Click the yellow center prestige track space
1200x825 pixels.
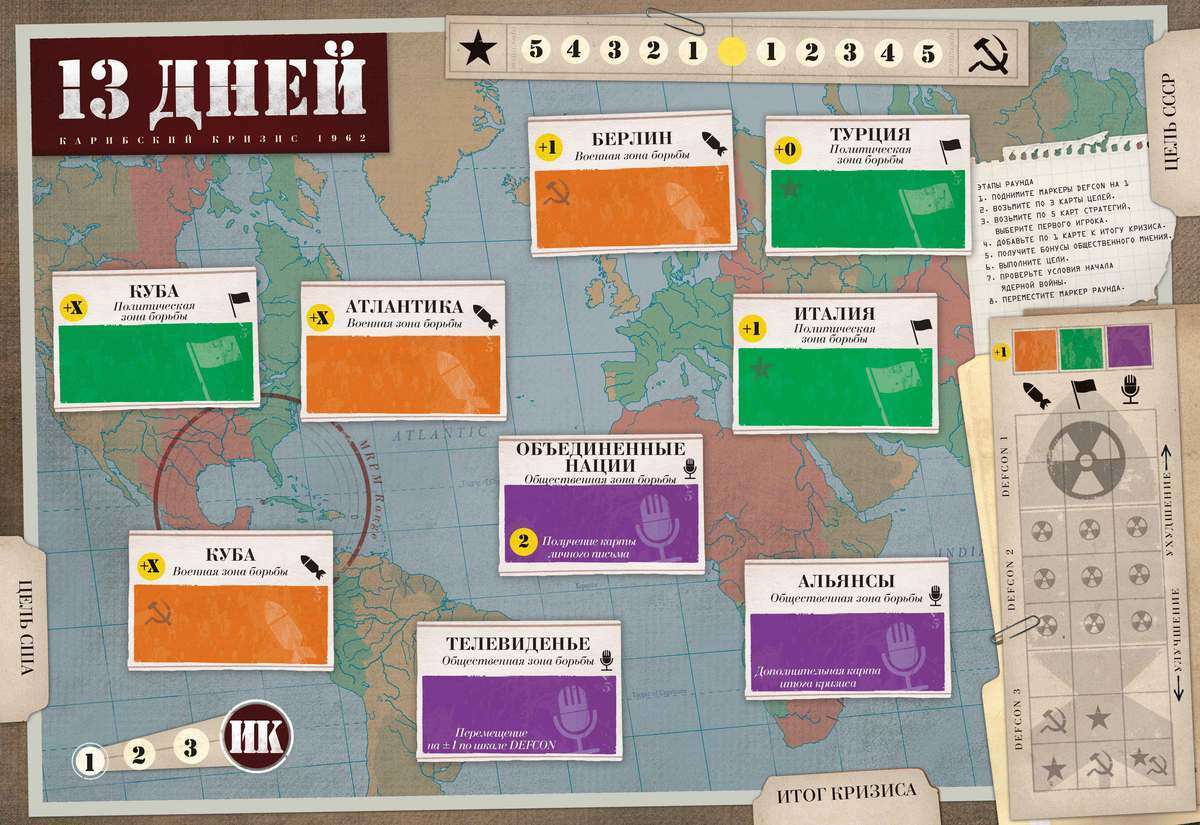[x=732, y=50]
